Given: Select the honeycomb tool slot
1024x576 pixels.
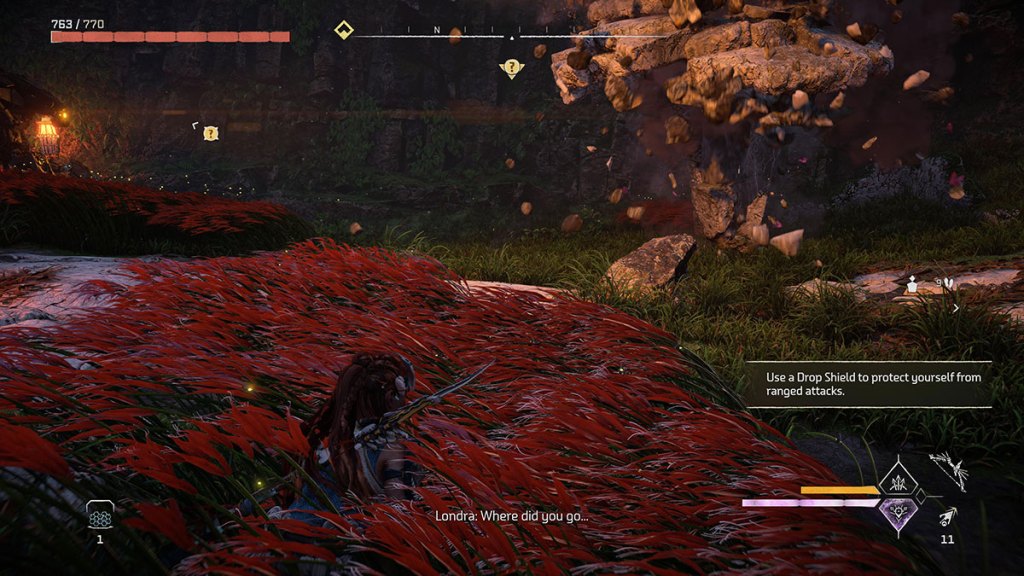Looking at the screenshot, I should (x=100, y=514).
